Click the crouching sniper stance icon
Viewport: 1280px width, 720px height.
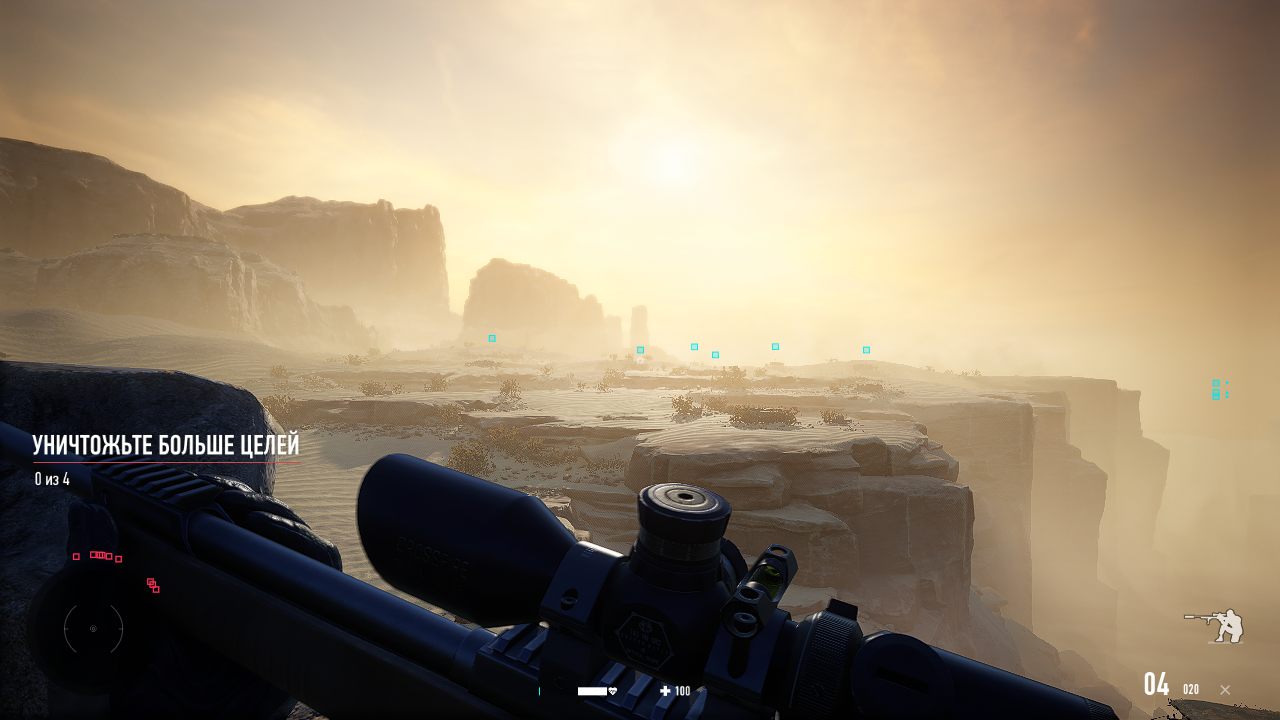(x=1216, y=626)
